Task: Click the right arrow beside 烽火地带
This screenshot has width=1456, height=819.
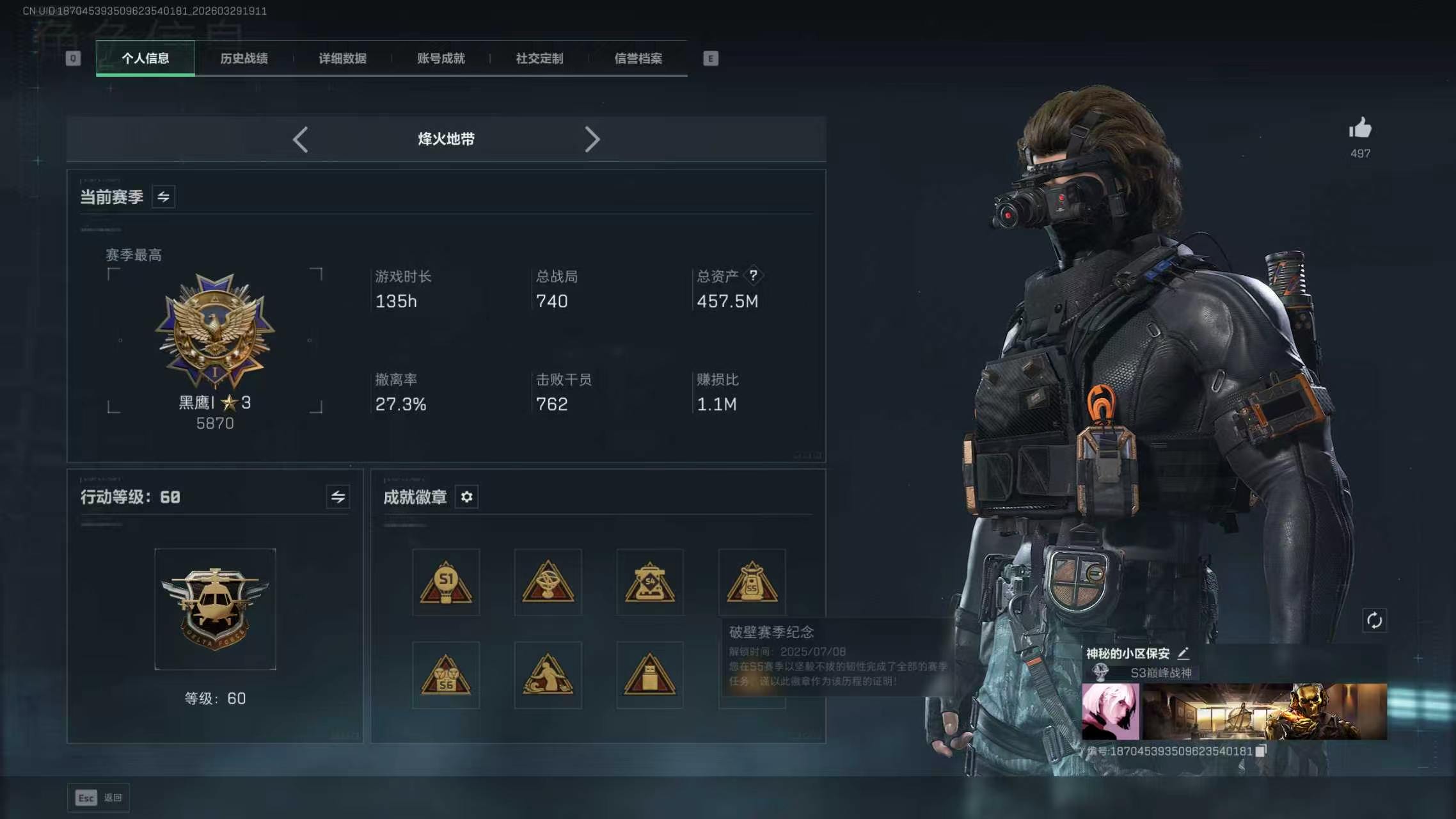Action: [x=592, y=139]
